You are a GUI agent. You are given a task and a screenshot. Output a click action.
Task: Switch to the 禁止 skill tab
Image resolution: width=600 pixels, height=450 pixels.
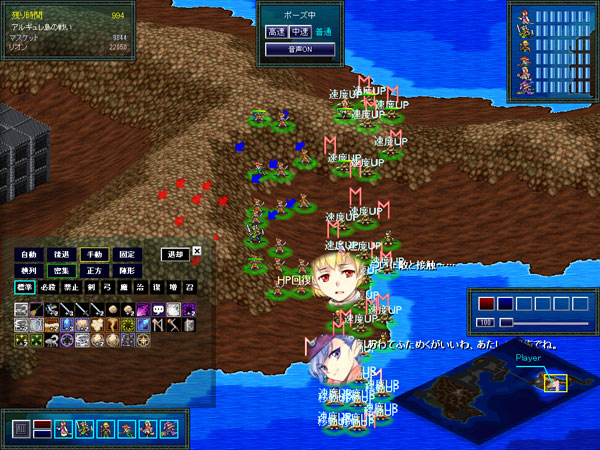(x=70, y=288)
